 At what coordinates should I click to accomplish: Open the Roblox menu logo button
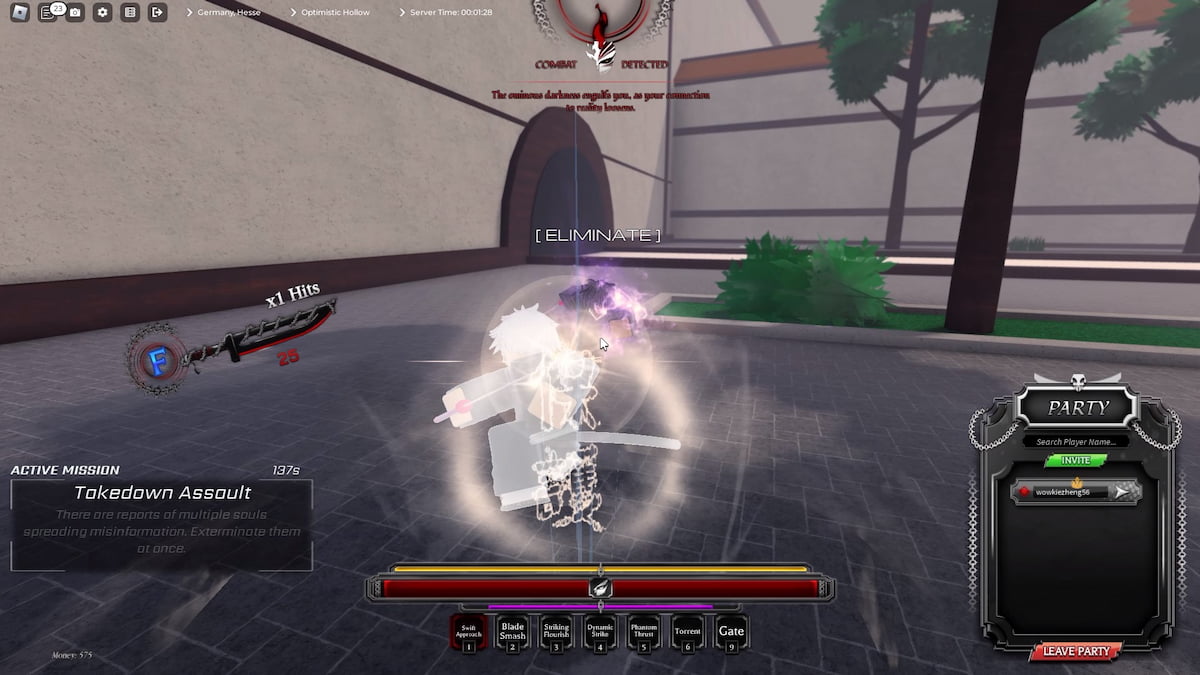(20, 13)
